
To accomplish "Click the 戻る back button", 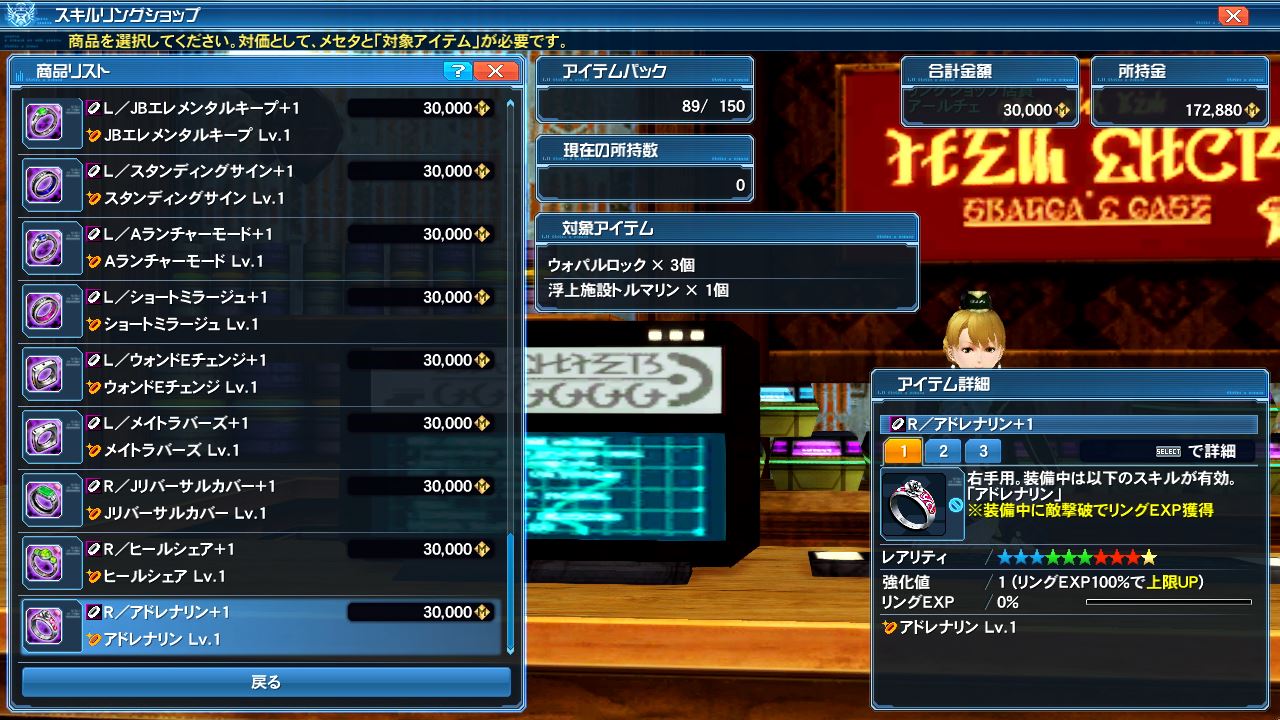I will pos(266,683).
